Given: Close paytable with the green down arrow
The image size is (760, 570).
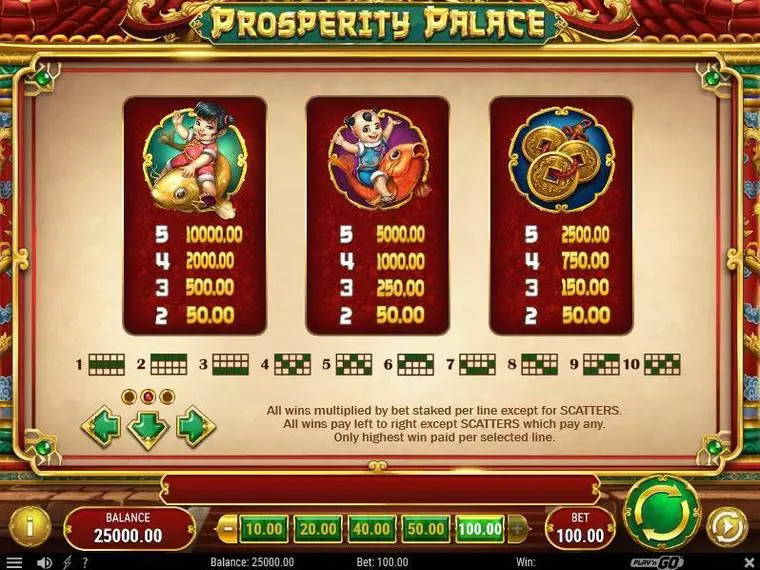Looking at the screenshot, I should (x=148, y=428).
